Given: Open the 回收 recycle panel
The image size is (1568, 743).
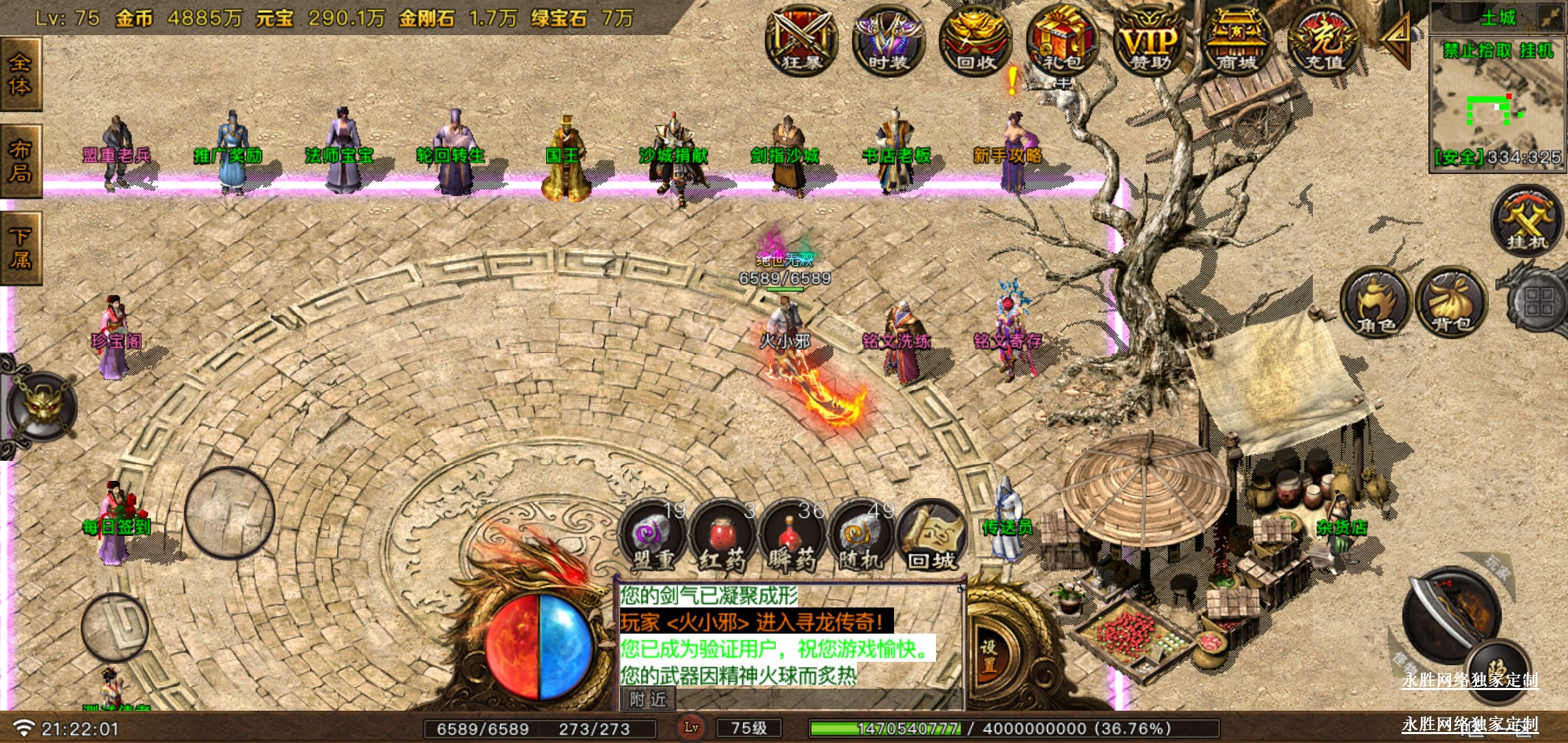Looking at the screenshot, I should (975, 41).
